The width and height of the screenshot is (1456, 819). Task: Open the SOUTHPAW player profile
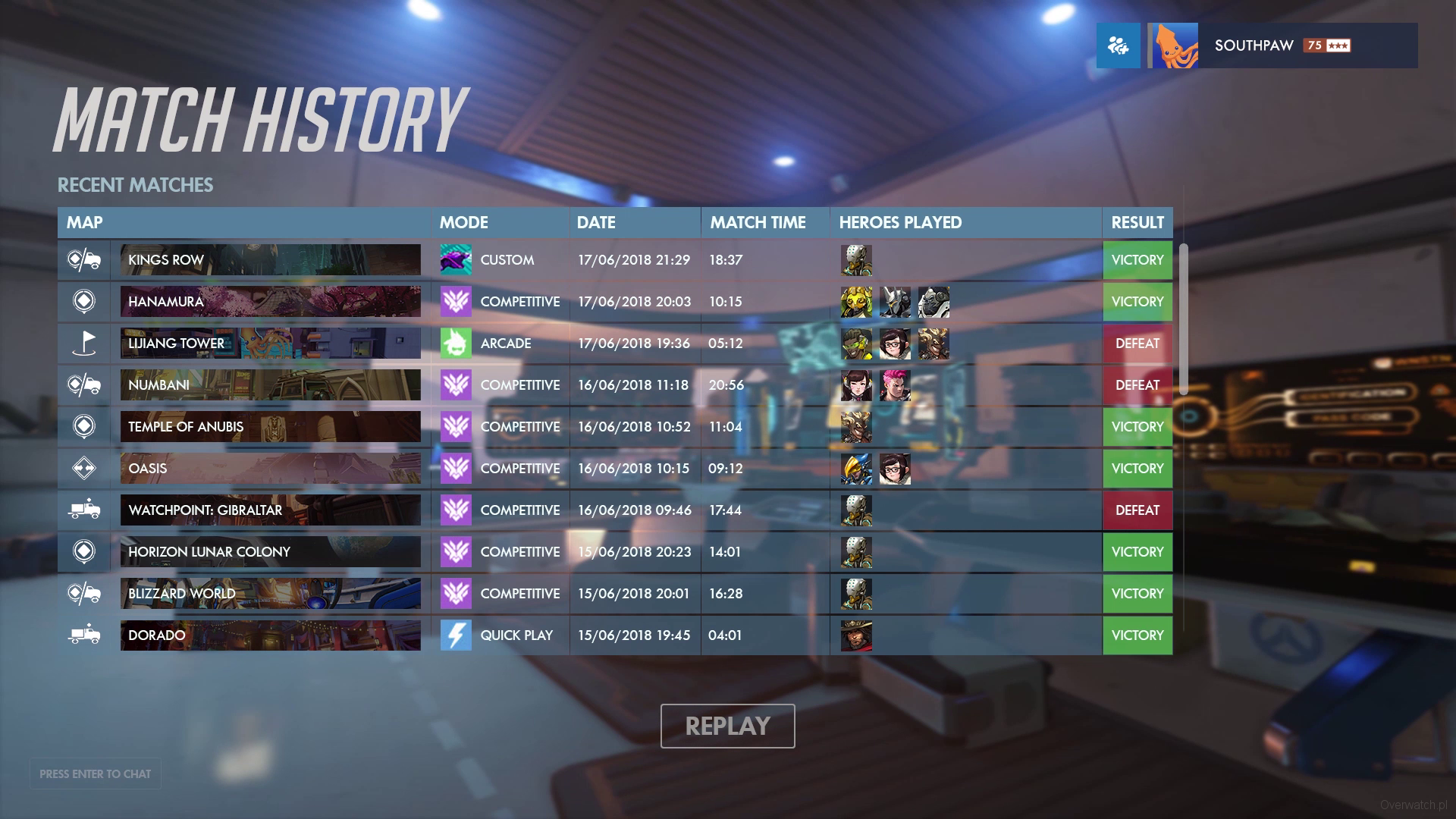(x=1282, y=45)
